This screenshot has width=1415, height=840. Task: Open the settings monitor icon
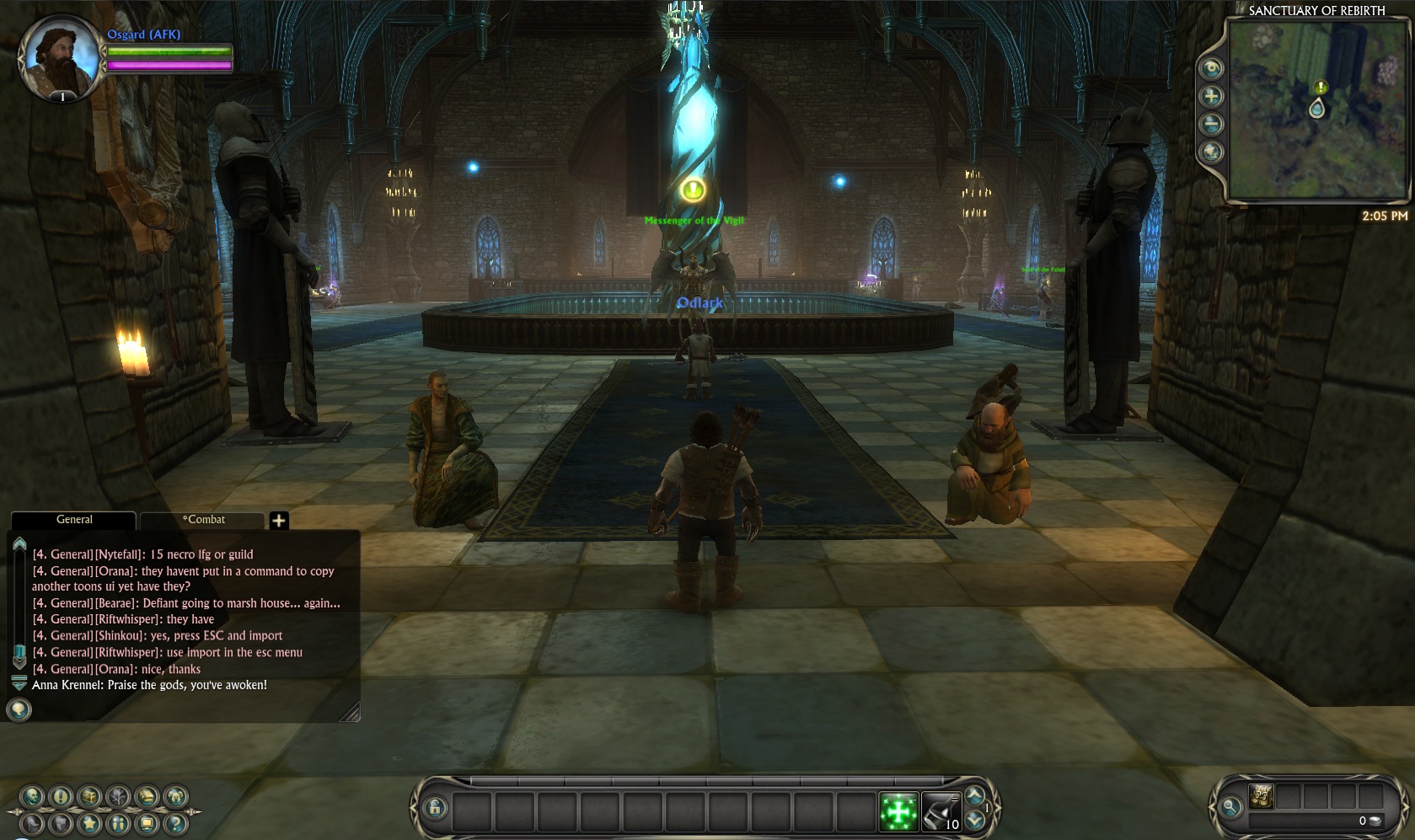[147, 823]
